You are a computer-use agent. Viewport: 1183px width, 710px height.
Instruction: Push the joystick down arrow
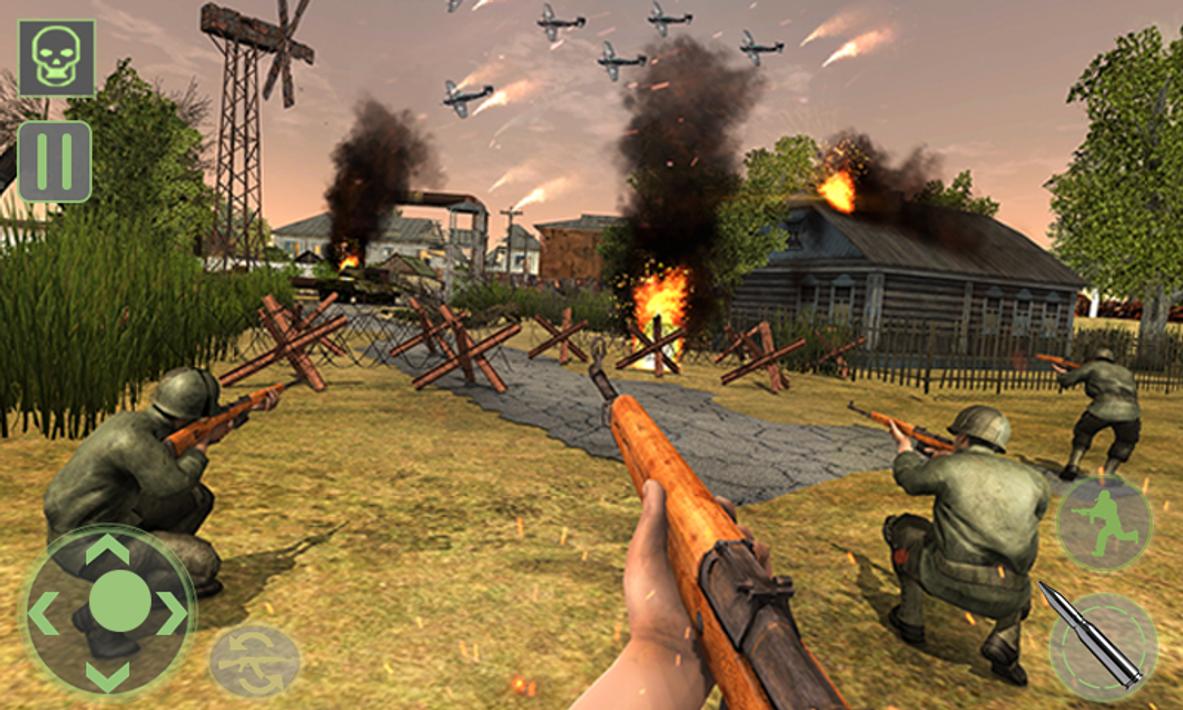[x=107, y=675]
